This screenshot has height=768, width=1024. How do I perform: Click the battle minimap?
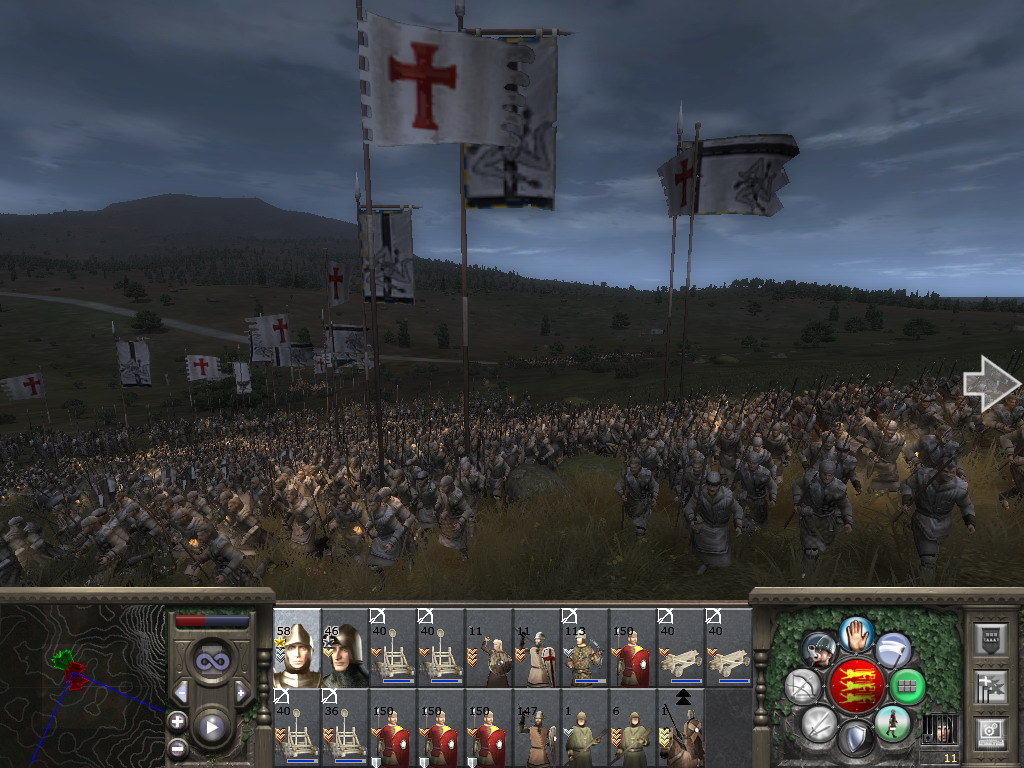pos(82,678)
